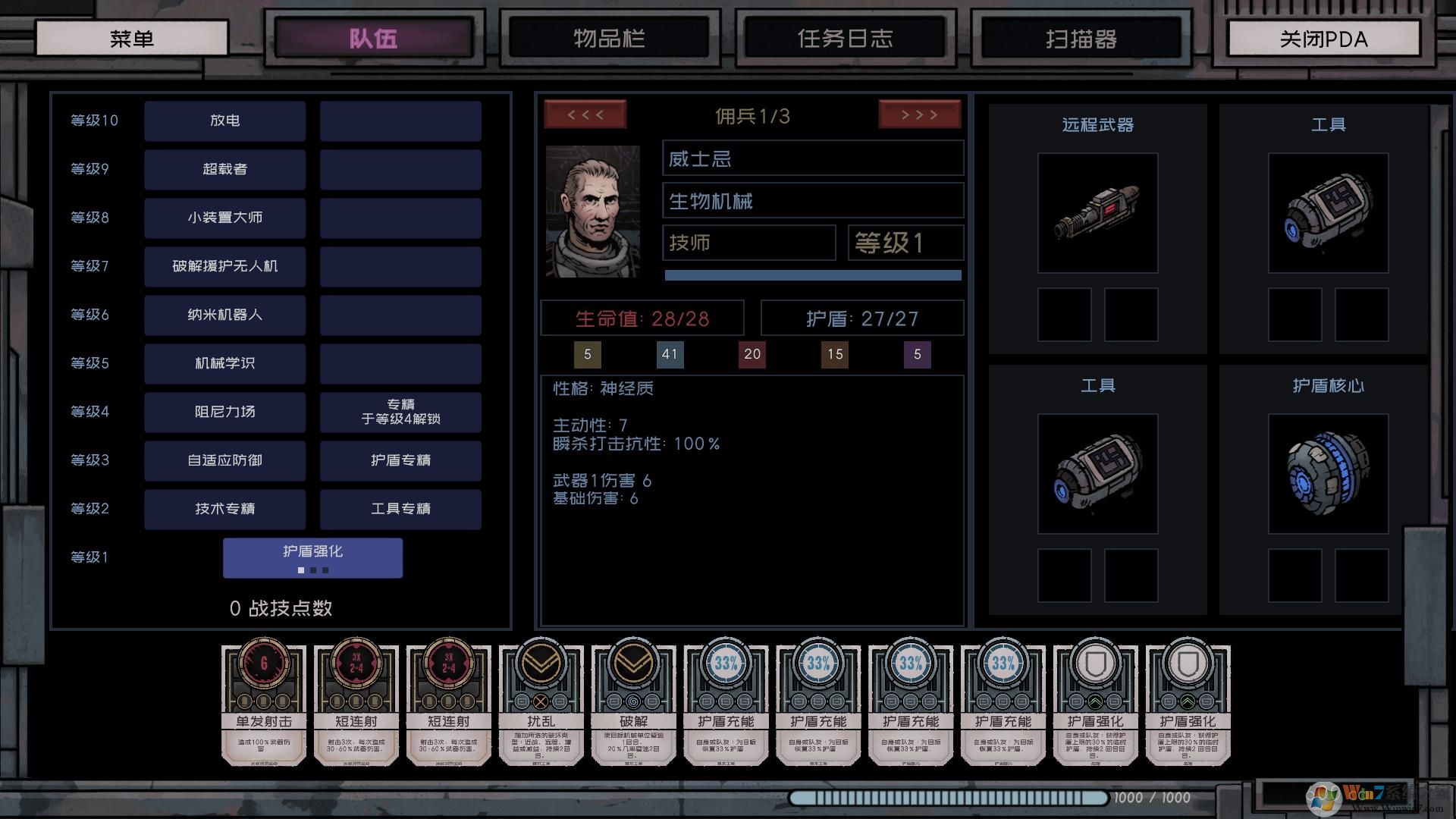The height and width of the screenshot is (819, 1456).
Task: Select the 护盾核心 shield core slot
Action: point(1328,474)
